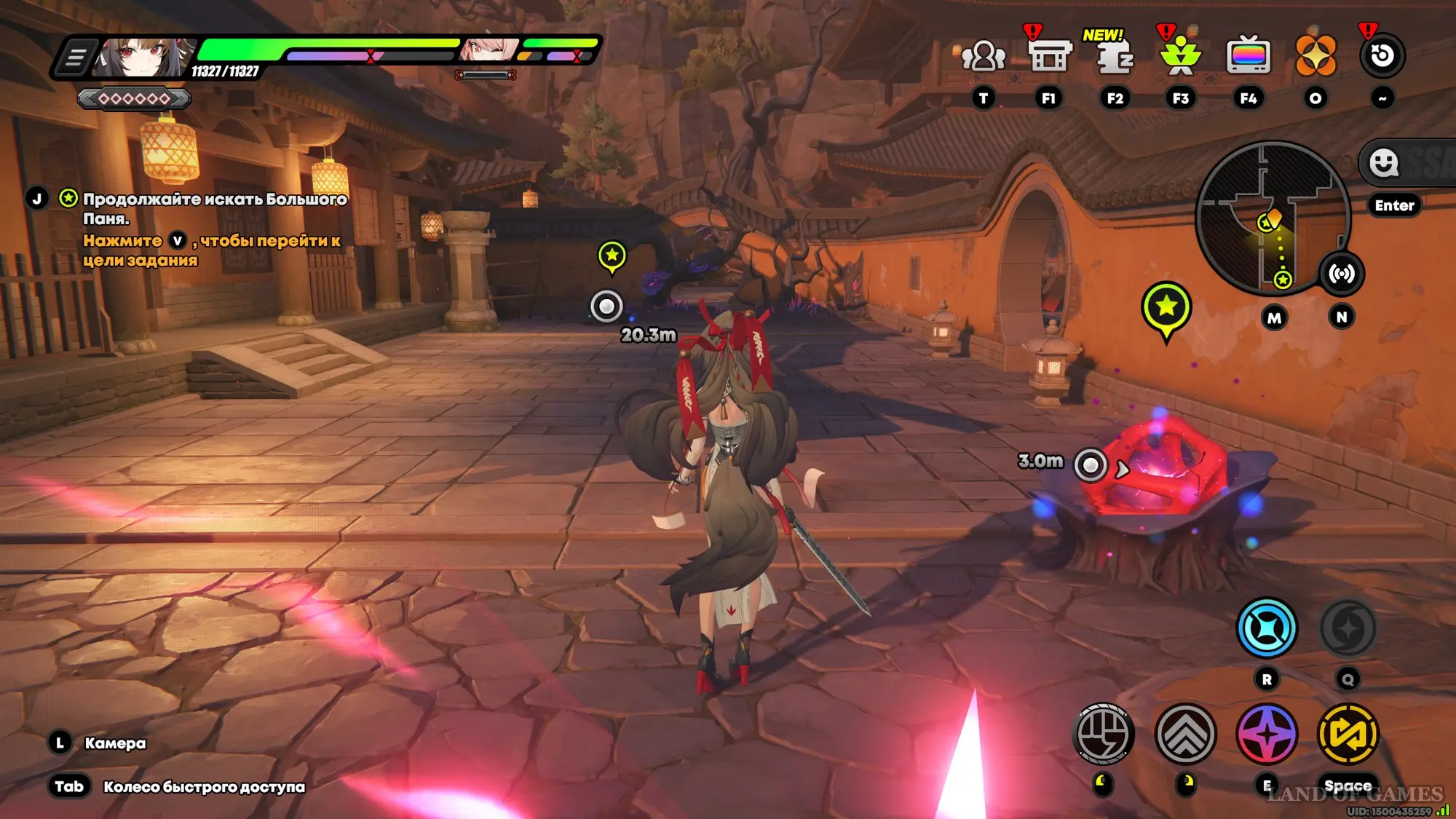Activate the purple four-point star skill
The width and height of the screenshot is (1456, 819).
point(1267,734)
